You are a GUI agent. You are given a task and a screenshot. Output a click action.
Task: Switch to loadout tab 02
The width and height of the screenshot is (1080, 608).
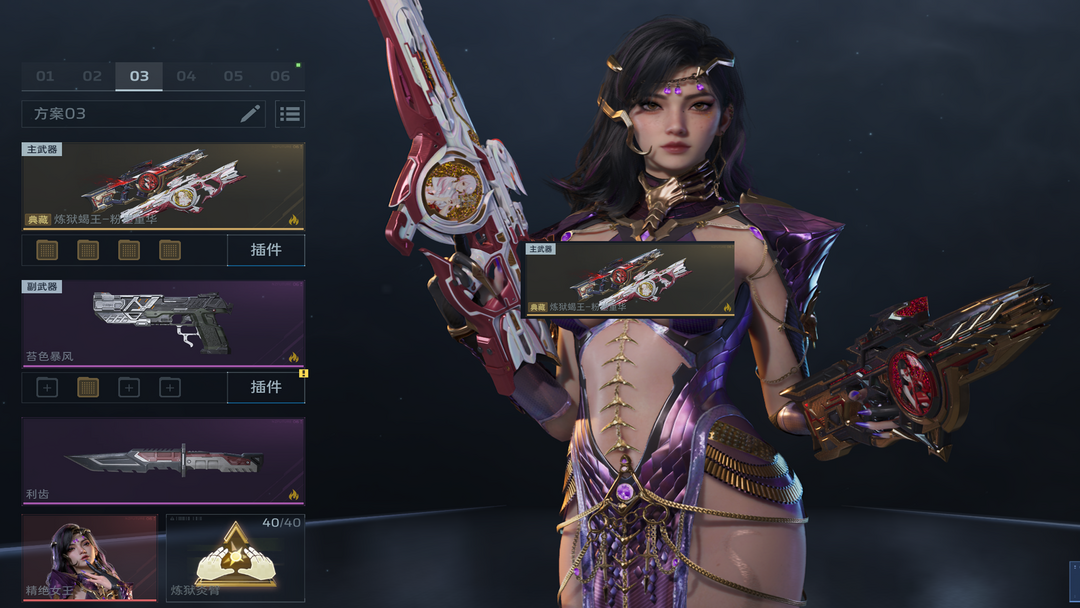pyautogui.click(x=92, y=76)
